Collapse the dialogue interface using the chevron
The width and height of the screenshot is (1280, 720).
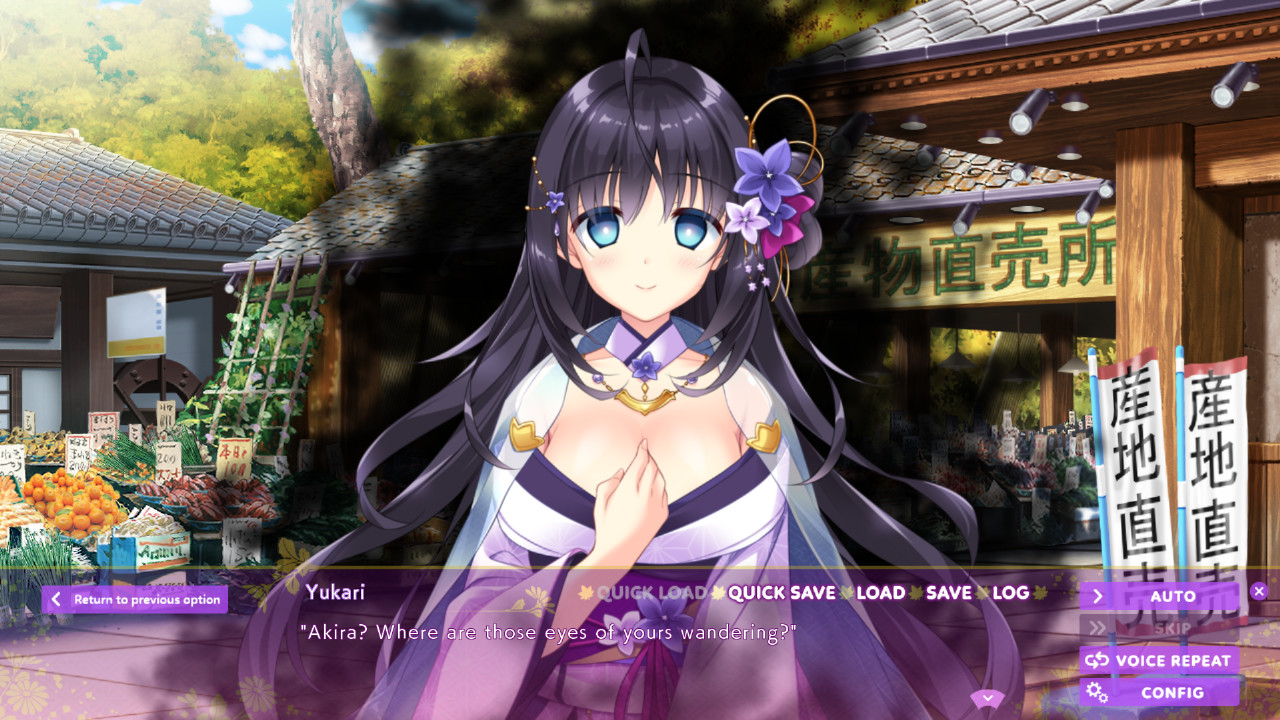pos(988,697)
